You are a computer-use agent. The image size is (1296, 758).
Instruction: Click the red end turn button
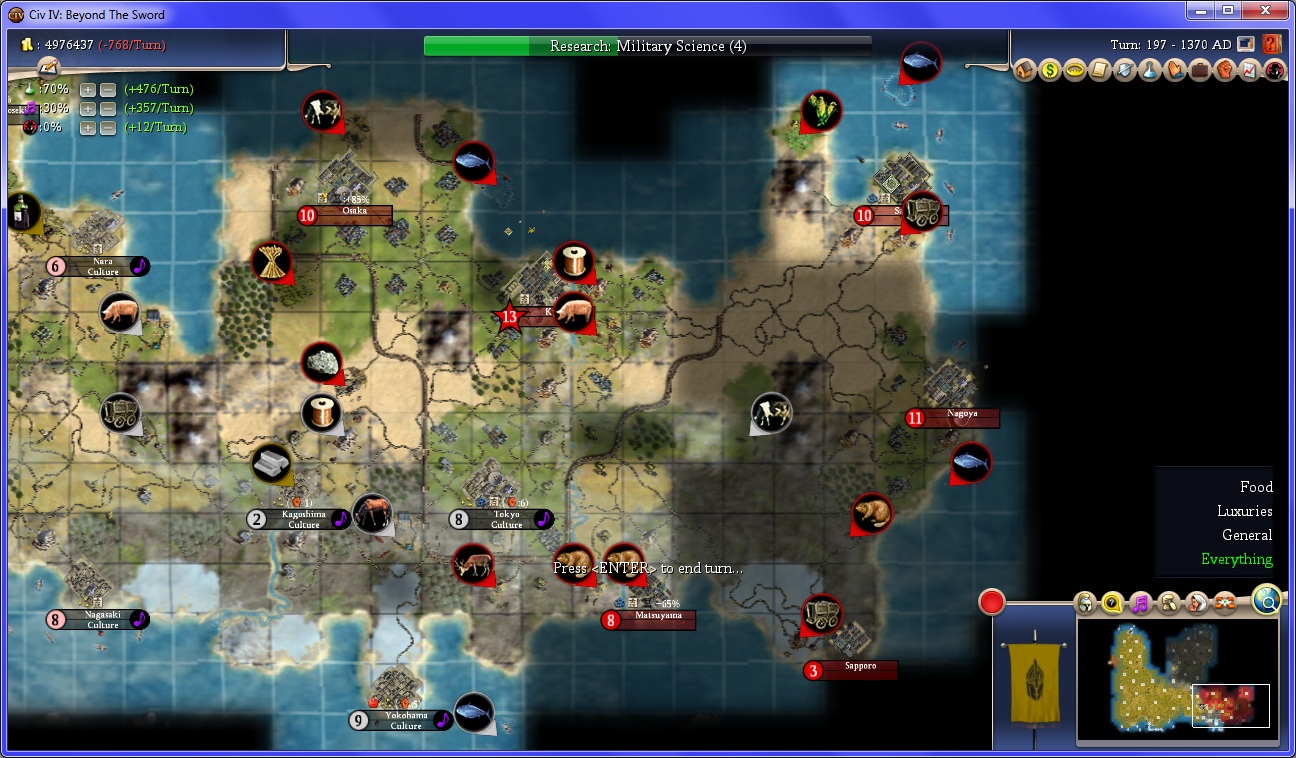tap(991, 602)
